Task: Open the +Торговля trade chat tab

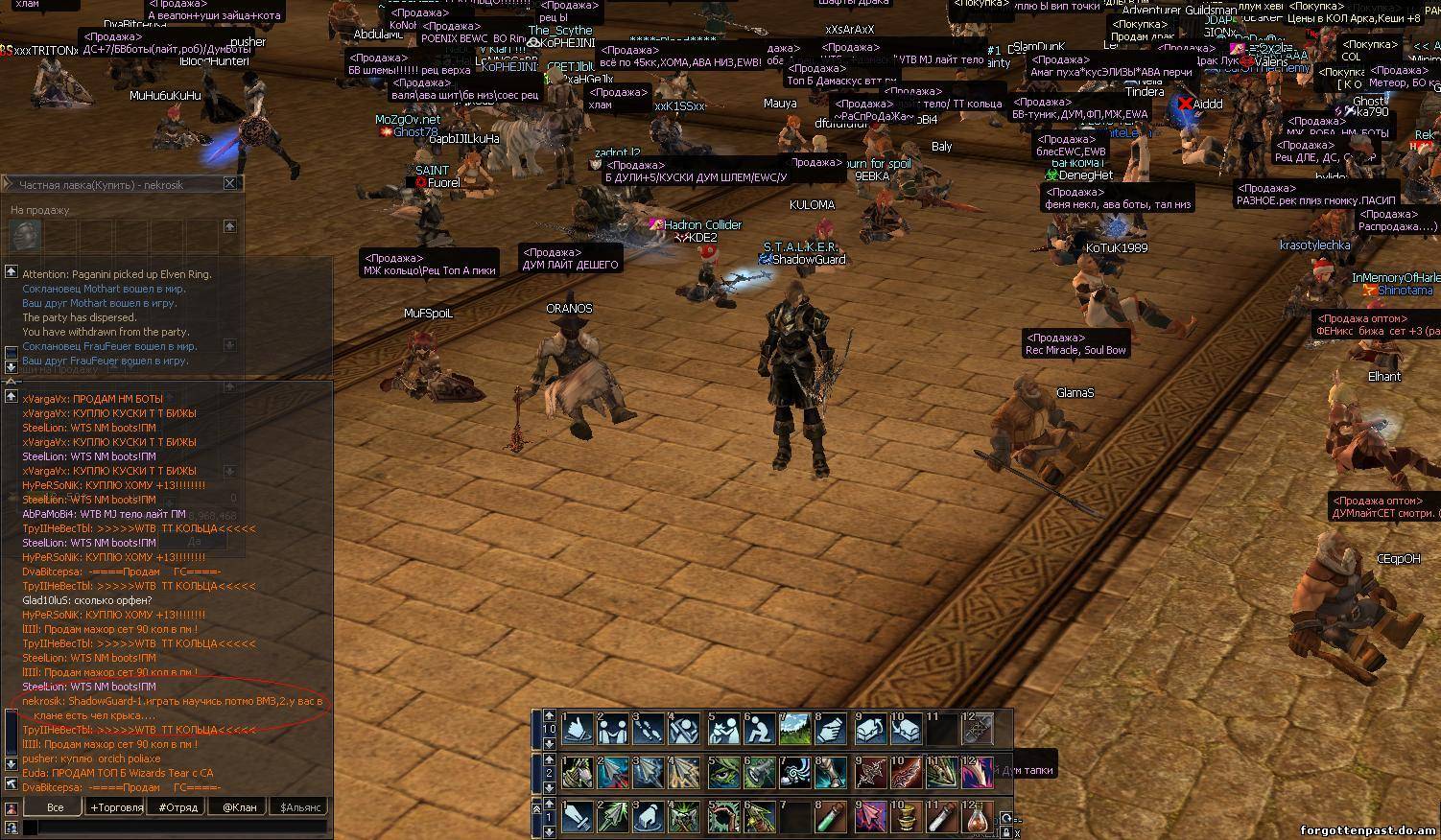Action: [116, 807]
